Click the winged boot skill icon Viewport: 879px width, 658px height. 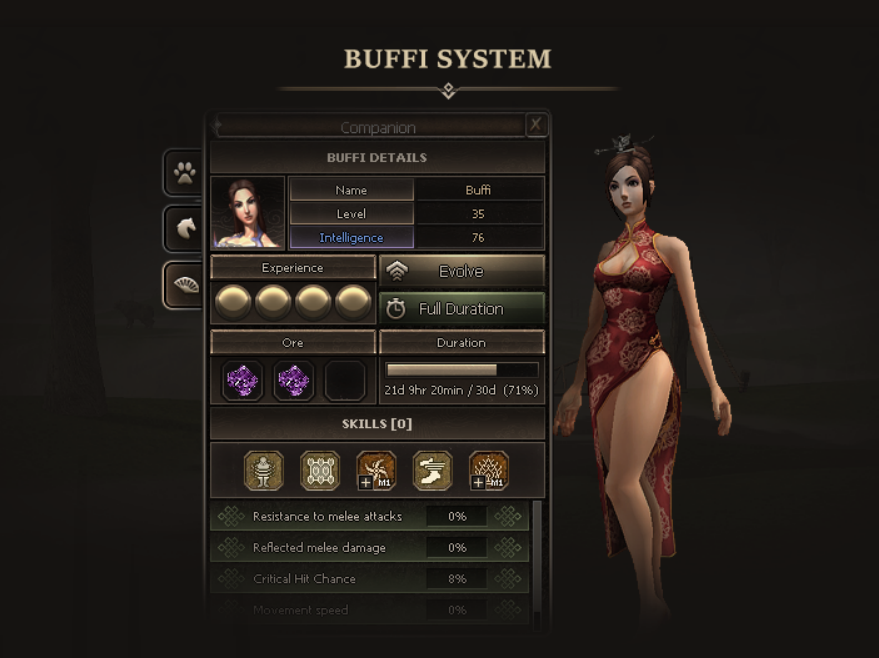pyautogui.click(x=433, y=471)
